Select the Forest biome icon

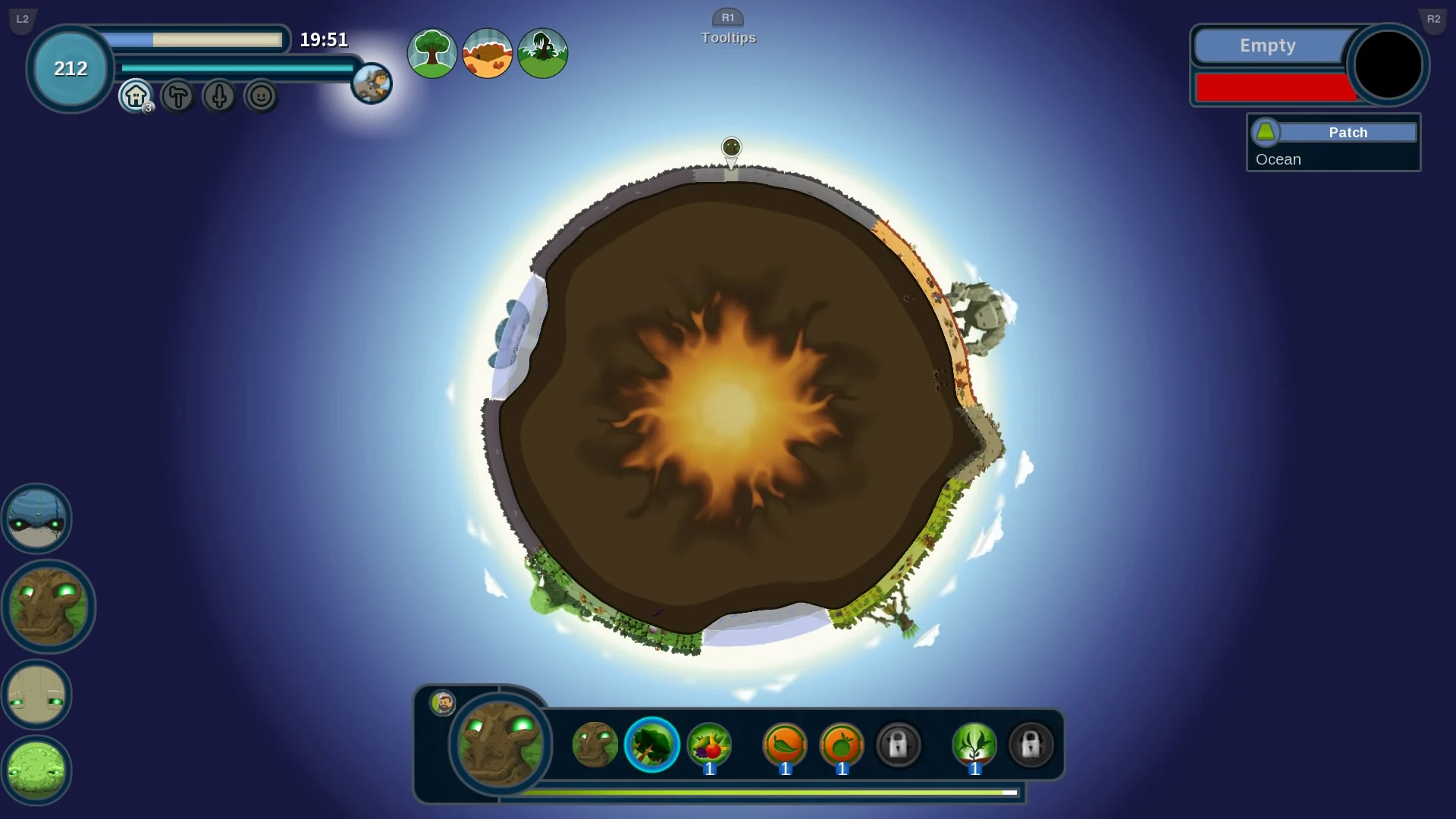click(431, 53)
